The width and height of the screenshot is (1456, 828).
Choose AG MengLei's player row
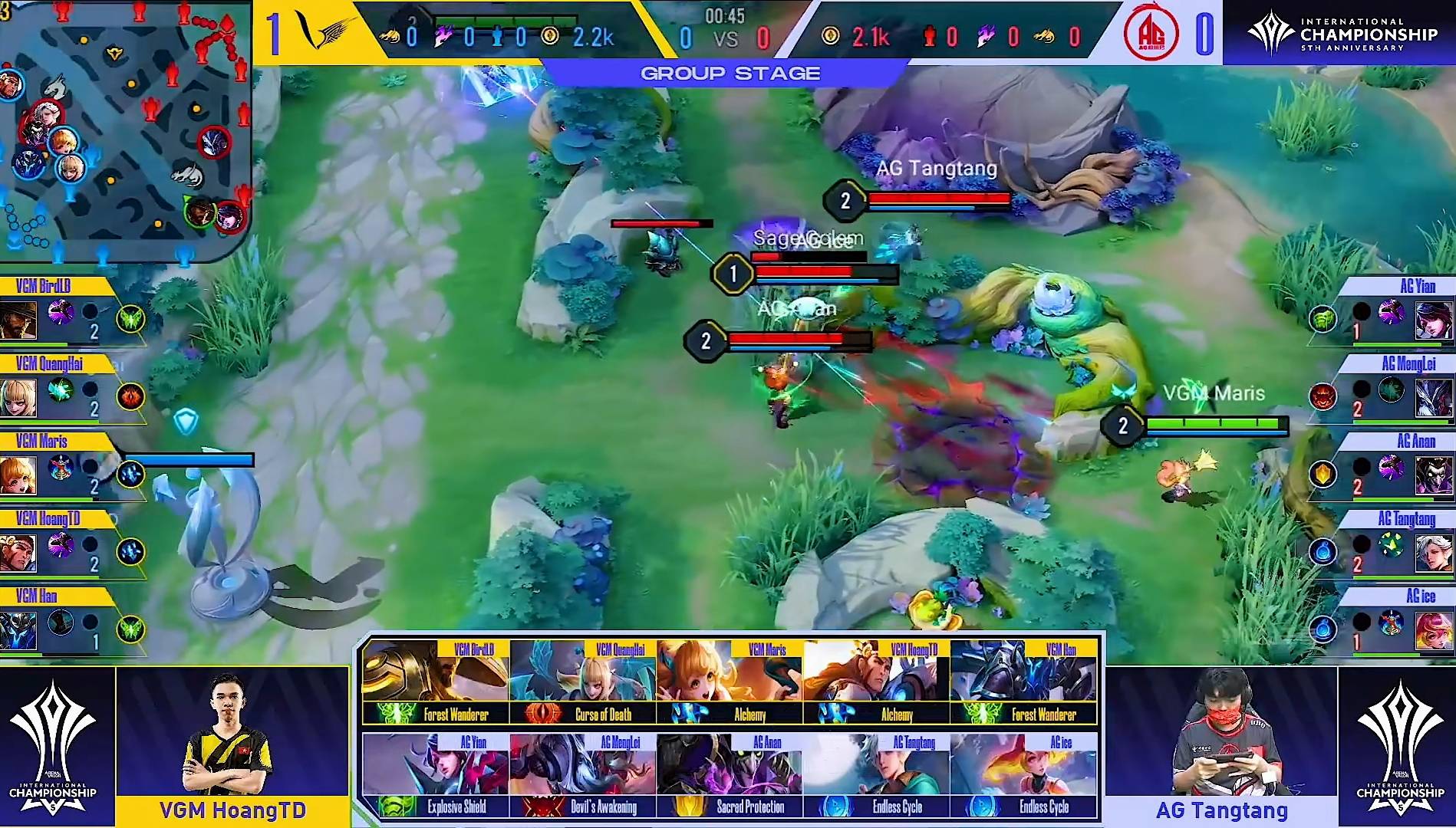(x=1381, y=389)
